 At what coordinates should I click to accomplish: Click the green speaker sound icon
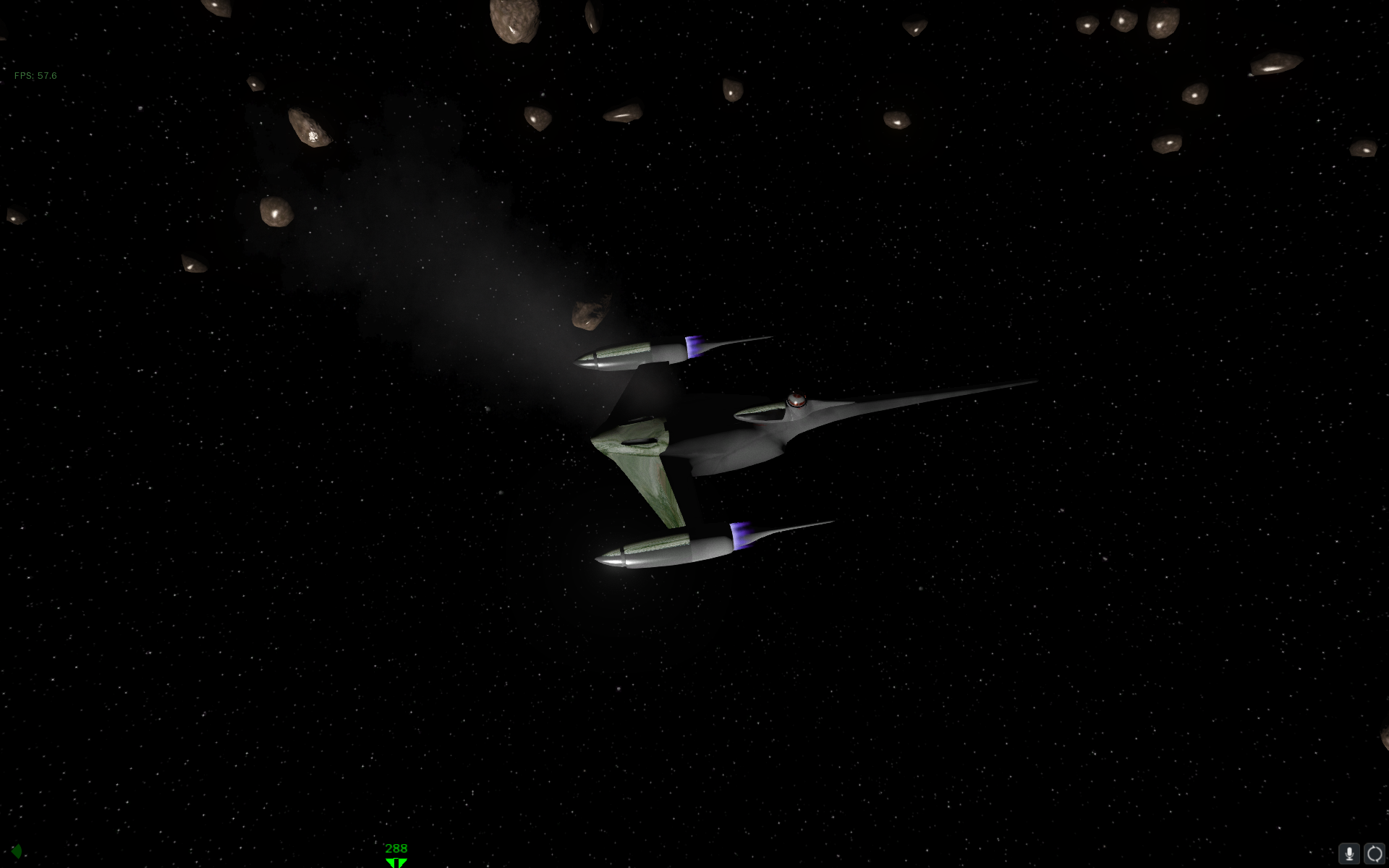point(17,851)
